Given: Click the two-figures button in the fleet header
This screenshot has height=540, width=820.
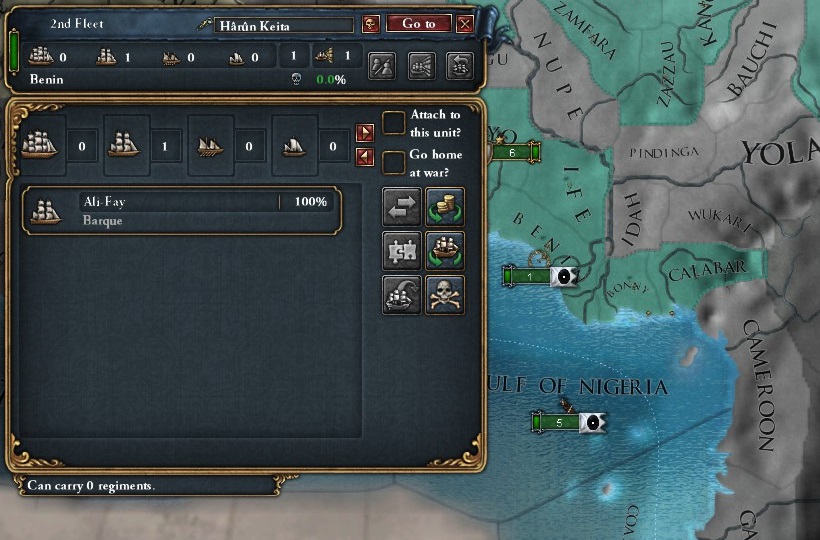Looking at the screenshot, I should (382, 66).
